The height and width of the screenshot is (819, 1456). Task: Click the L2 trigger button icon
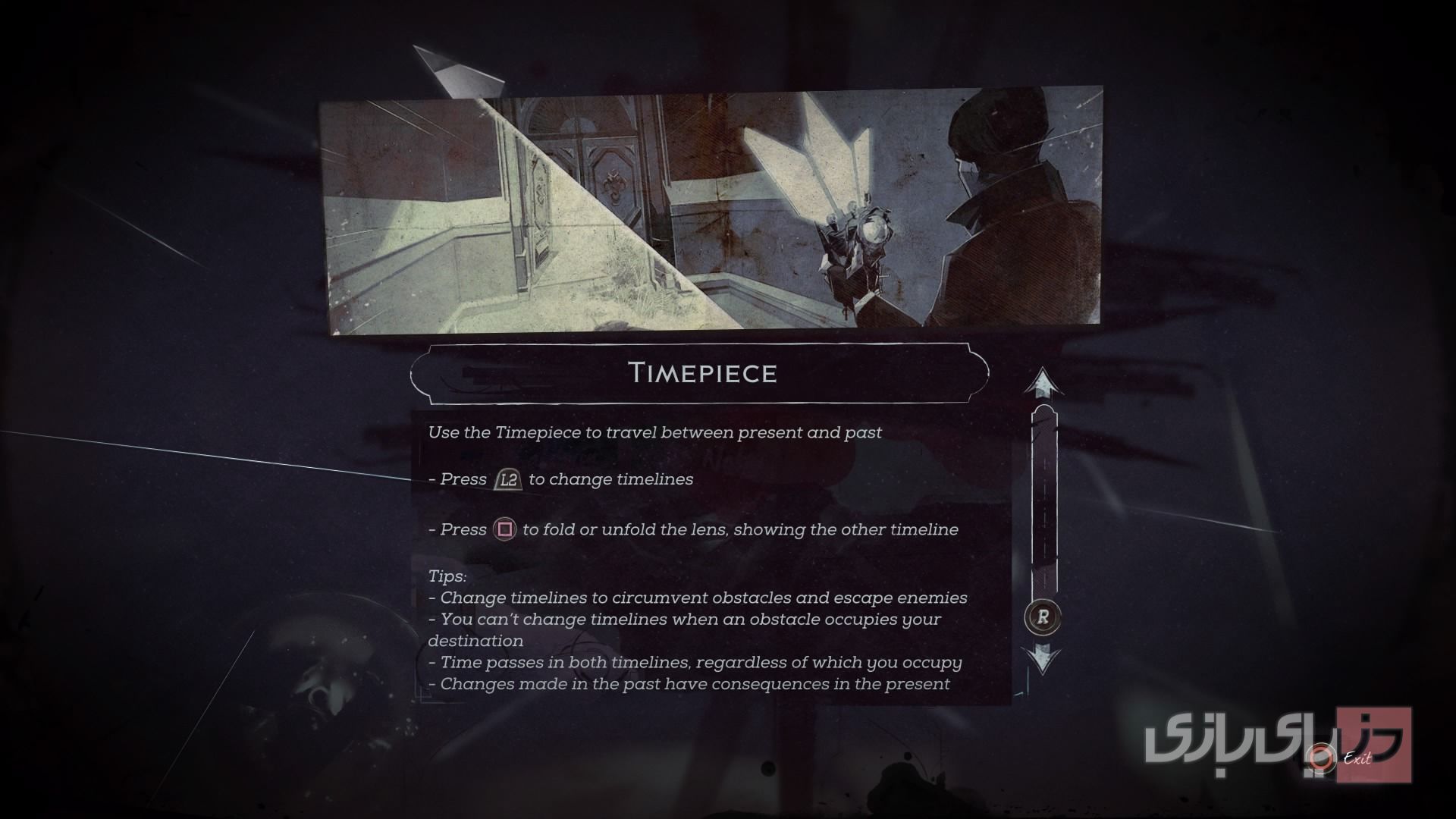click(x=507, y=479)
